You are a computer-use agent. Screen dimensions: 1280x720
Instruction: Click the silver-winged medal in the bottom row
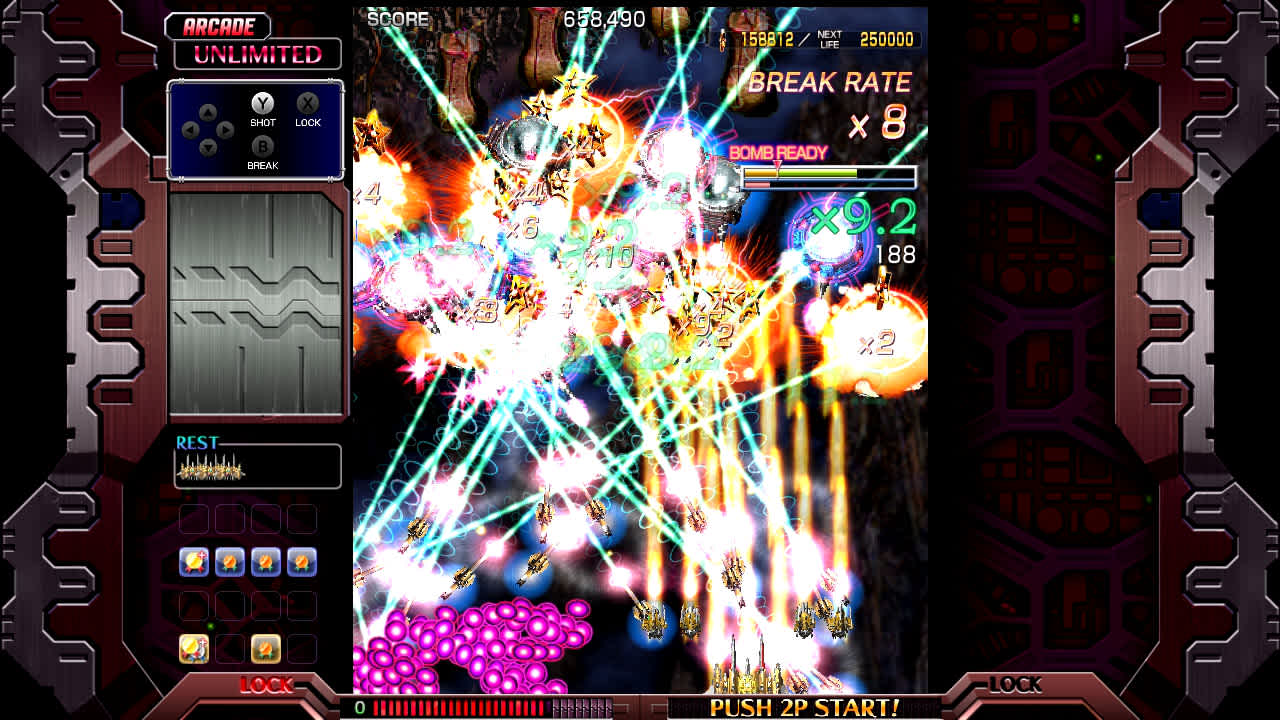194,648
